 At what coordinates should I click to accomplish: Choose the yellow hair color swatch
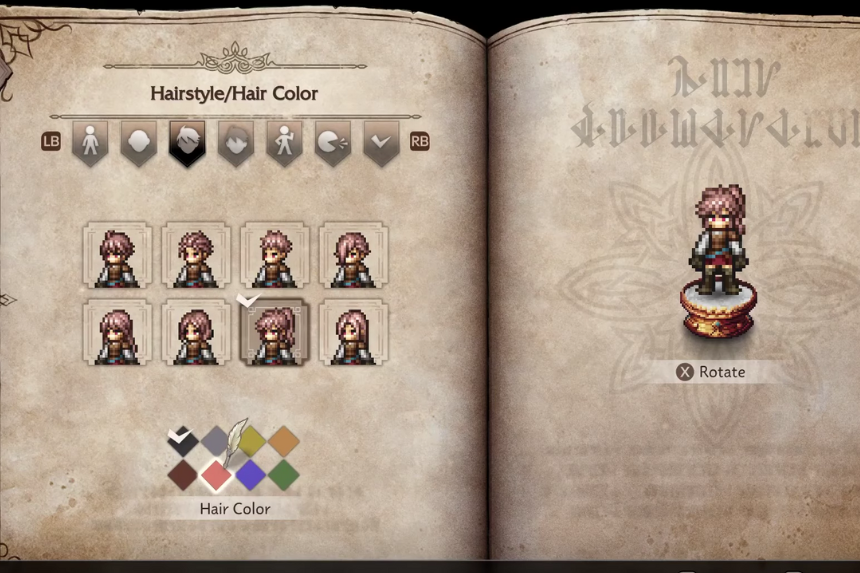coord(250,441)
